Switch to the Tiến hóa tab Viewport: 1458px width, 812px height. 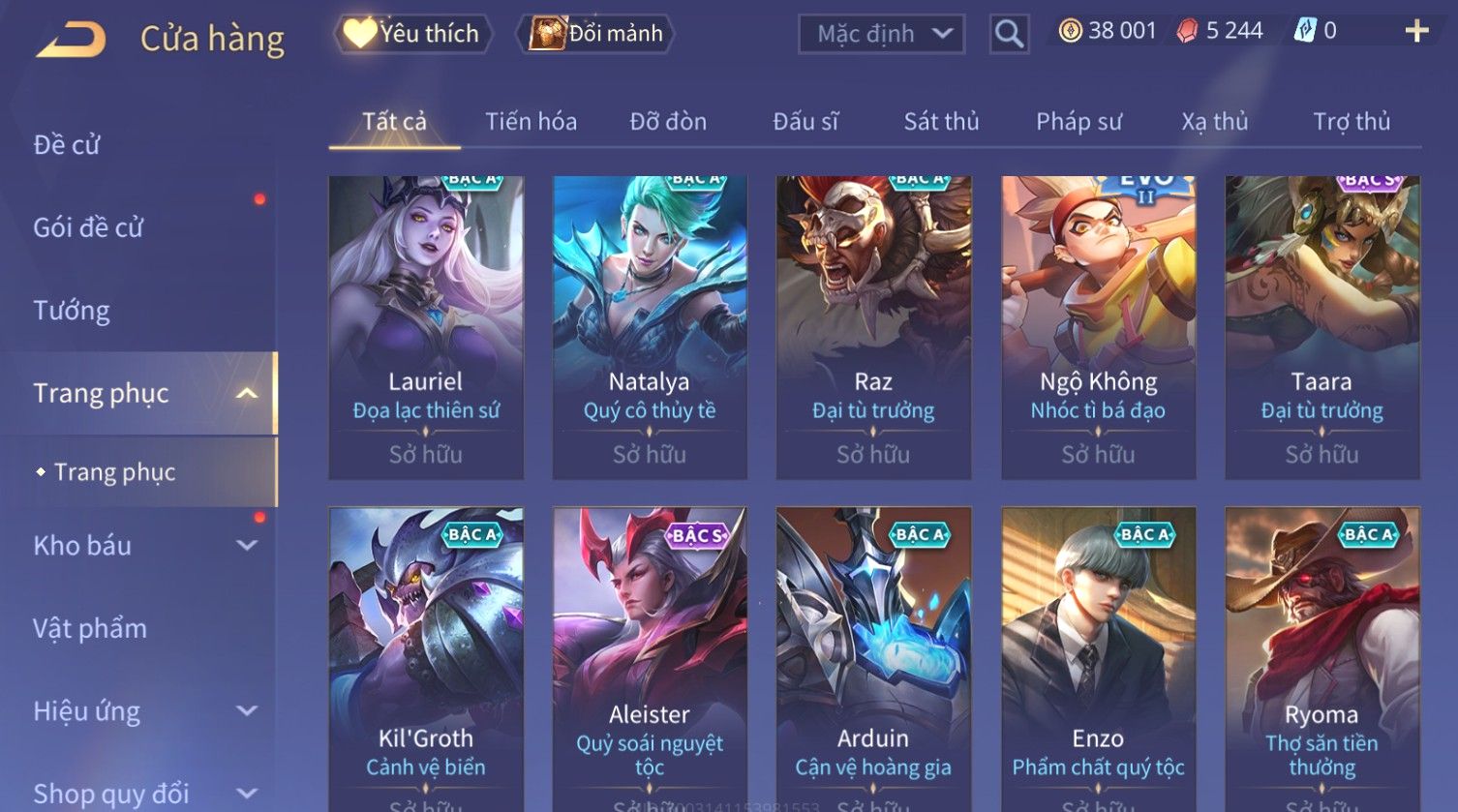531,122
